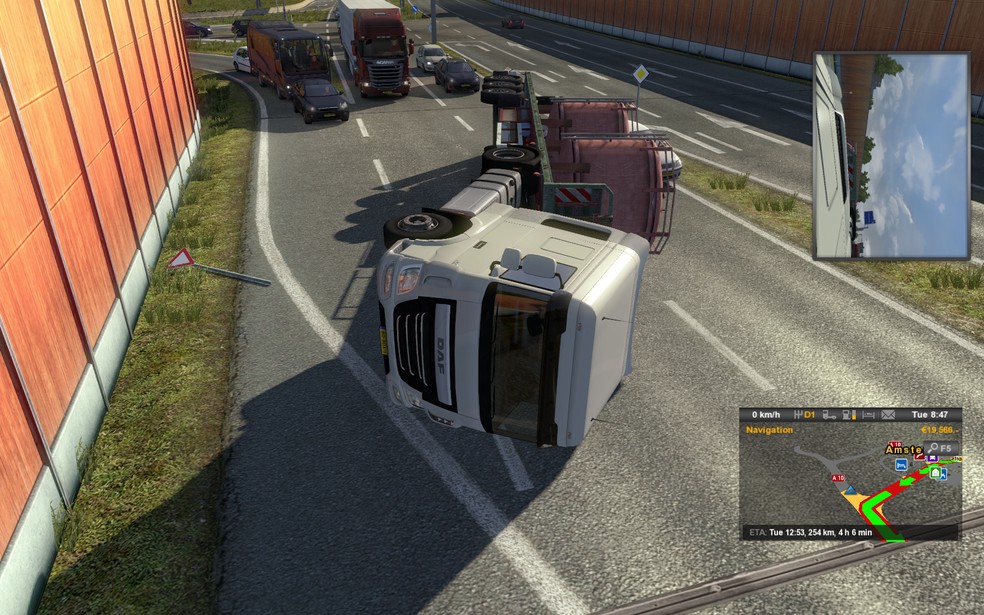The image size is (984, 615).
Task: Open the Navigation tab label
Action: pyautogui.click(x=769, y=430)
